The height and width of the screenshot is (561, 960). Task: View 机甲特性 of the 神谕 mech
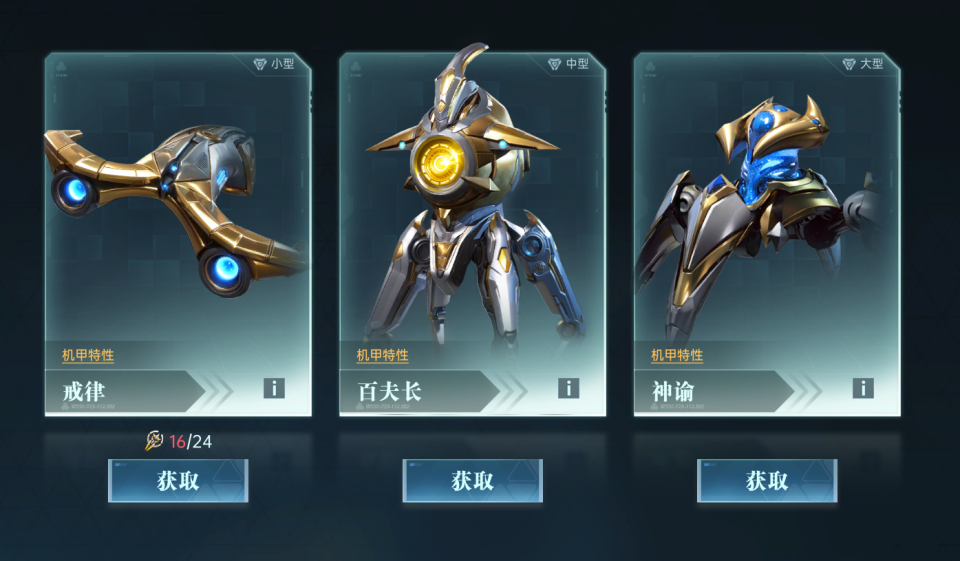pos(677,355)
